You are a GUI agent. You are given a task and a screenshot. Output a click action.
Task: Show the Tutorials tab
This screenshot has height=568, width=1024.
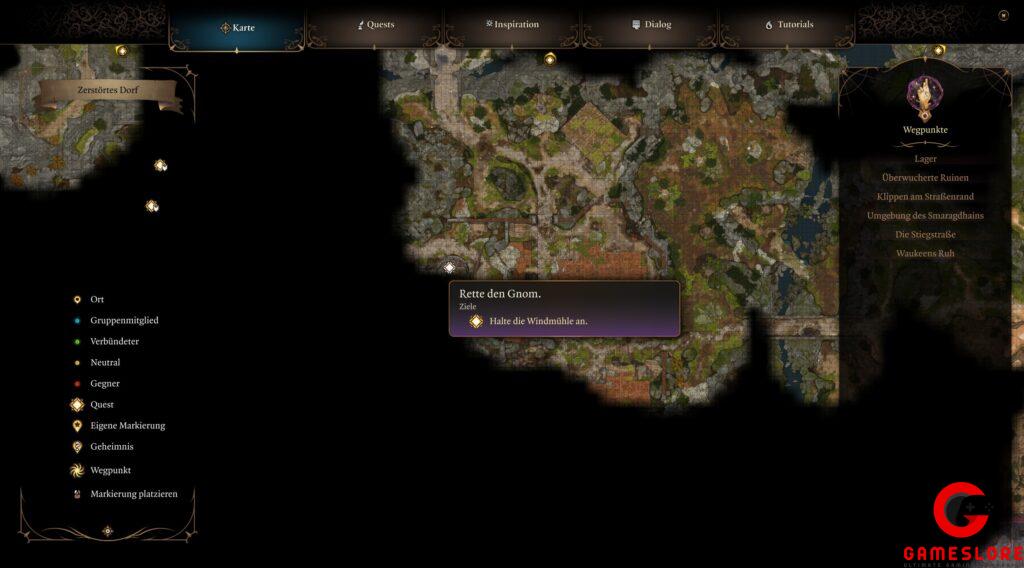[x=789, y=25]
